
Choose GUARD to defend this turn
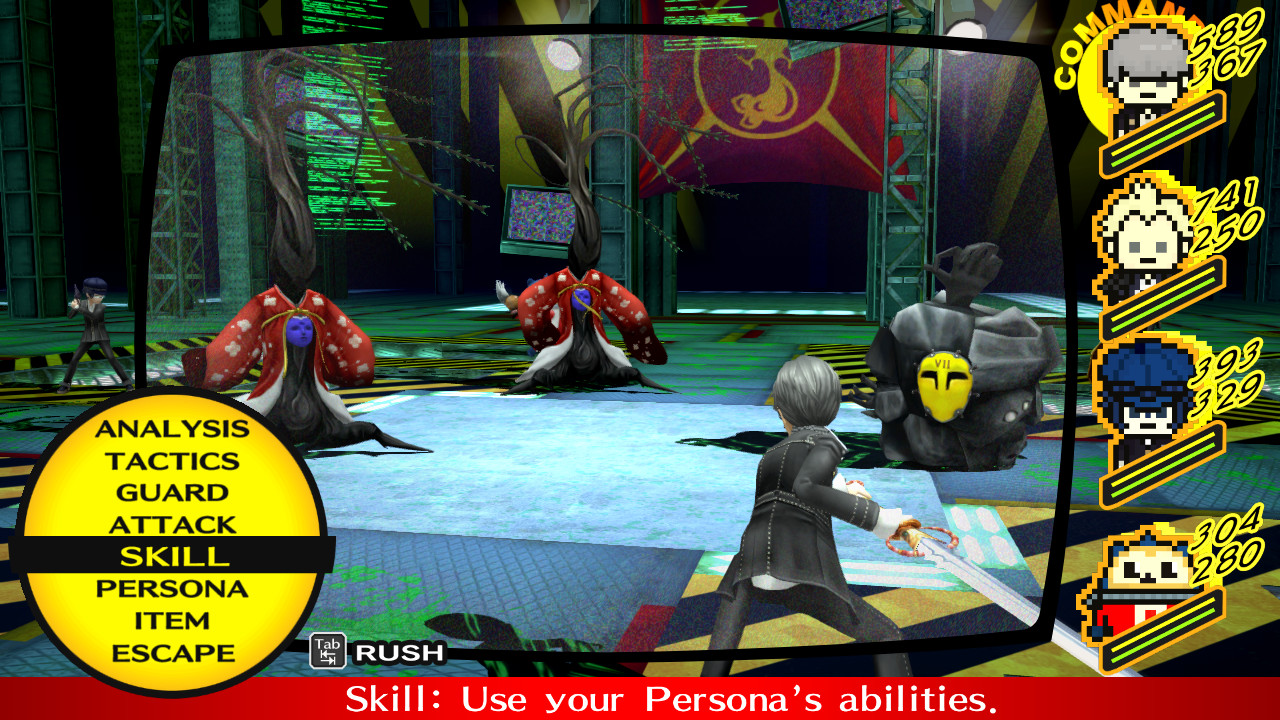tap(172, 492)
